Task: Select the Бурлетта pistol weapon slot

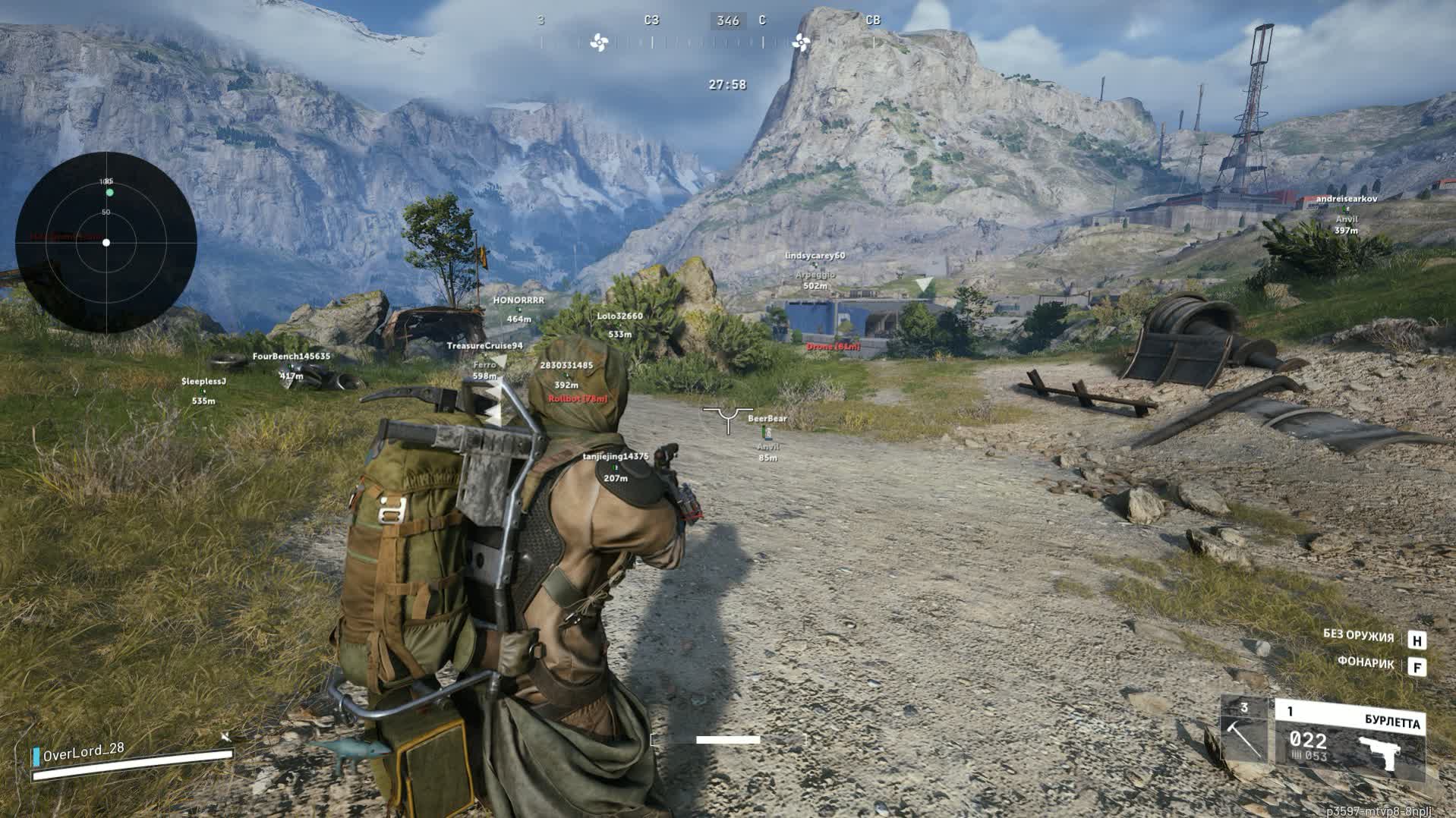Action: [x=1349, y=740]
